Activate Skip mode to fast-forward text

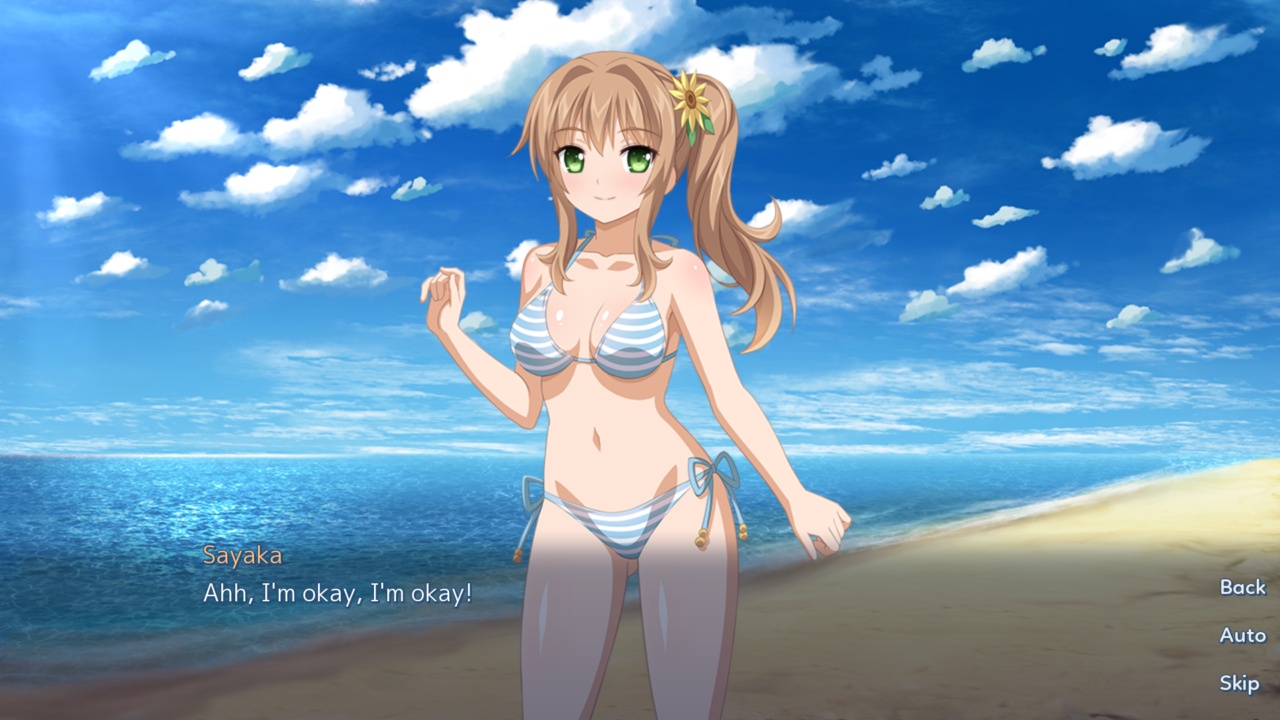coord(1241,684)
